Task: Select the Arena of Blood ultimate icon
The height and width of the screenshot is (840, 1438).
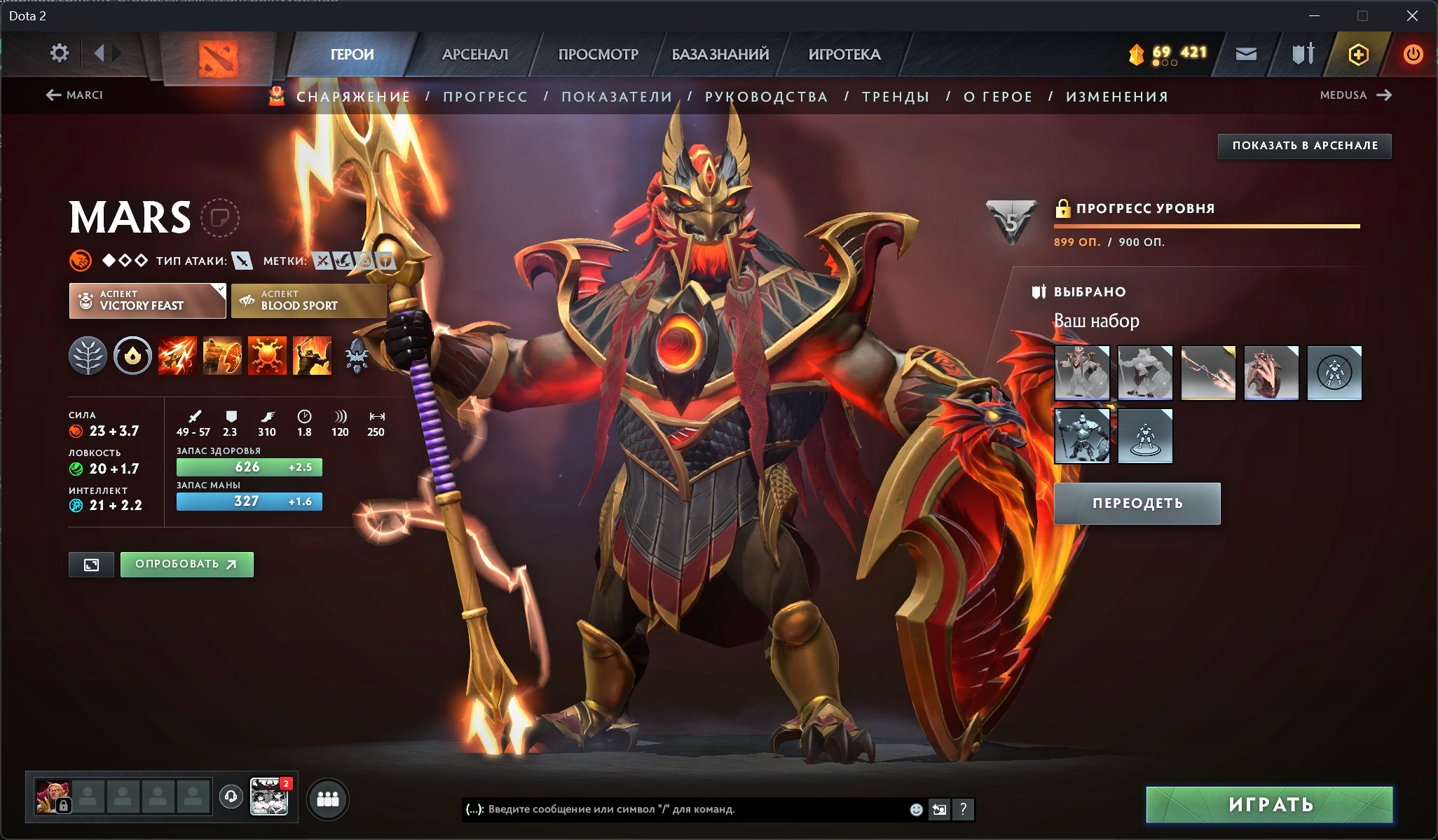Action: click(311, 356)
